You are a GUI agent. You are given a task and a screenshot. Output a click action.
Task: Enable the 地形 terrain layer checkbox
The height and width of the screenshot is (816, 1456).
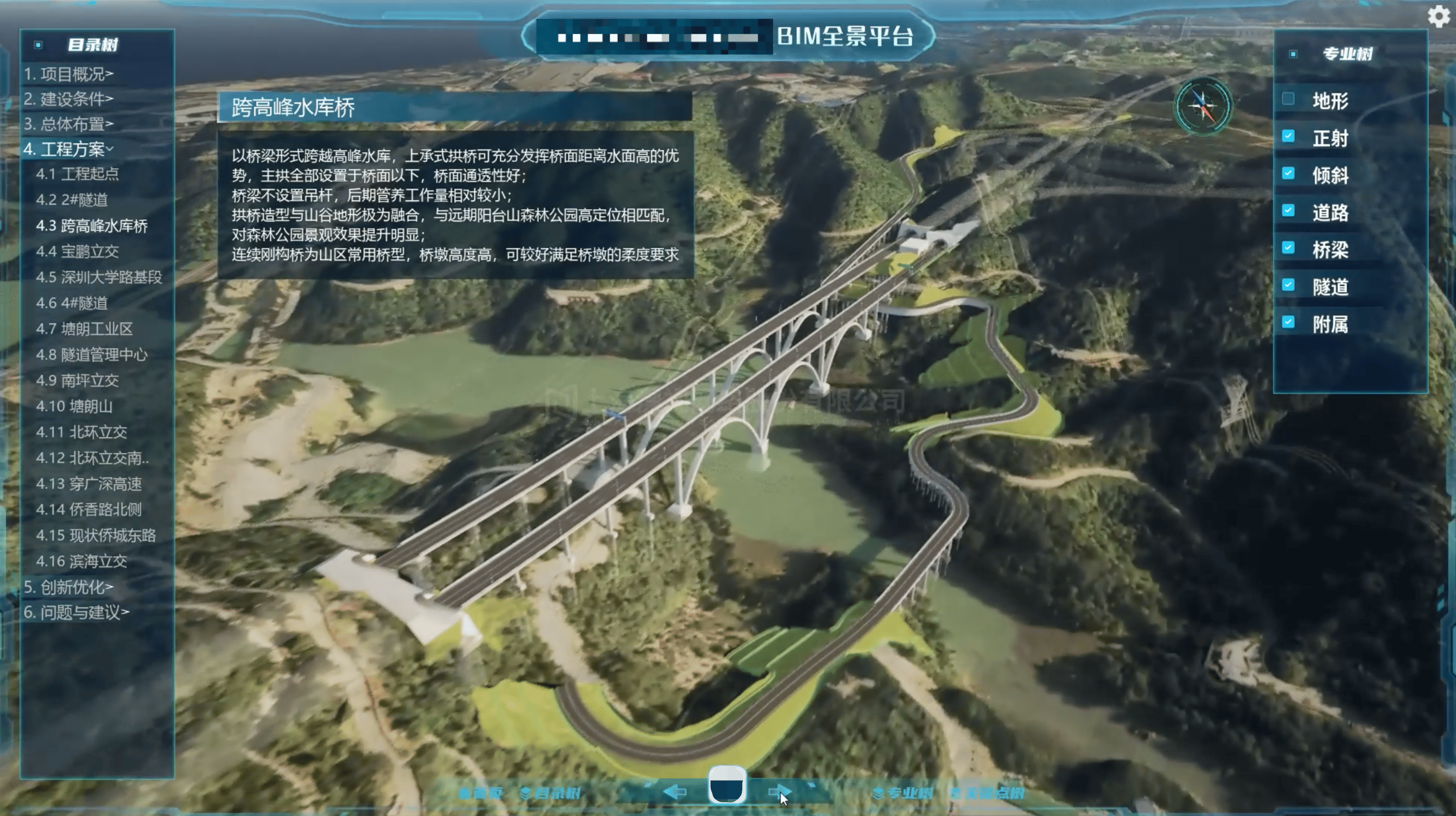pyautogui.click(x=1288, y=100)
